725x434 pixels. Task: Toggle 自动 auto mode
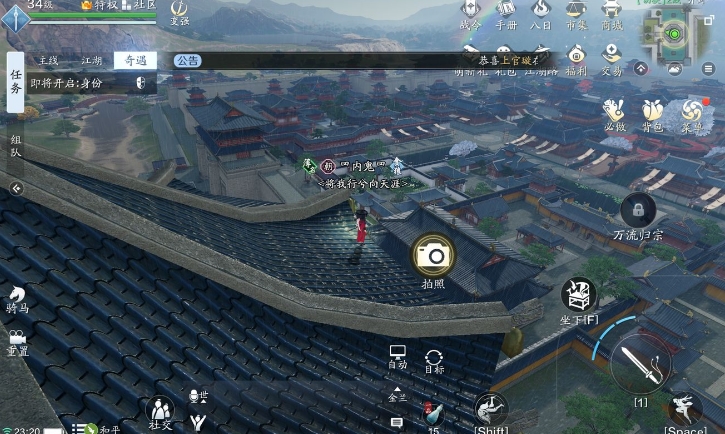tap(397, 357)
